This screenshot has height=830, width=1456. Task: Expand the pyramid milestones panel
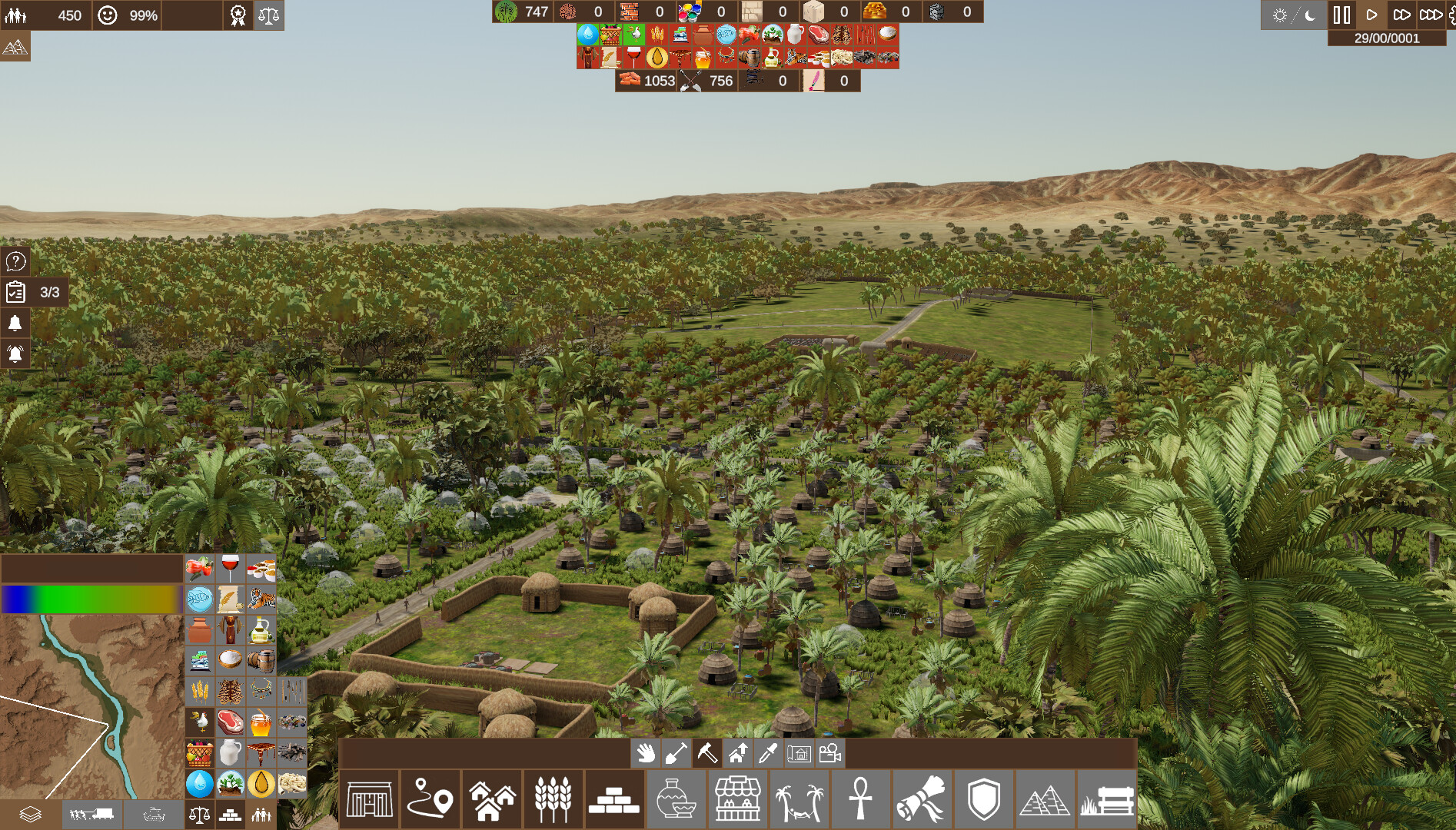15,46
